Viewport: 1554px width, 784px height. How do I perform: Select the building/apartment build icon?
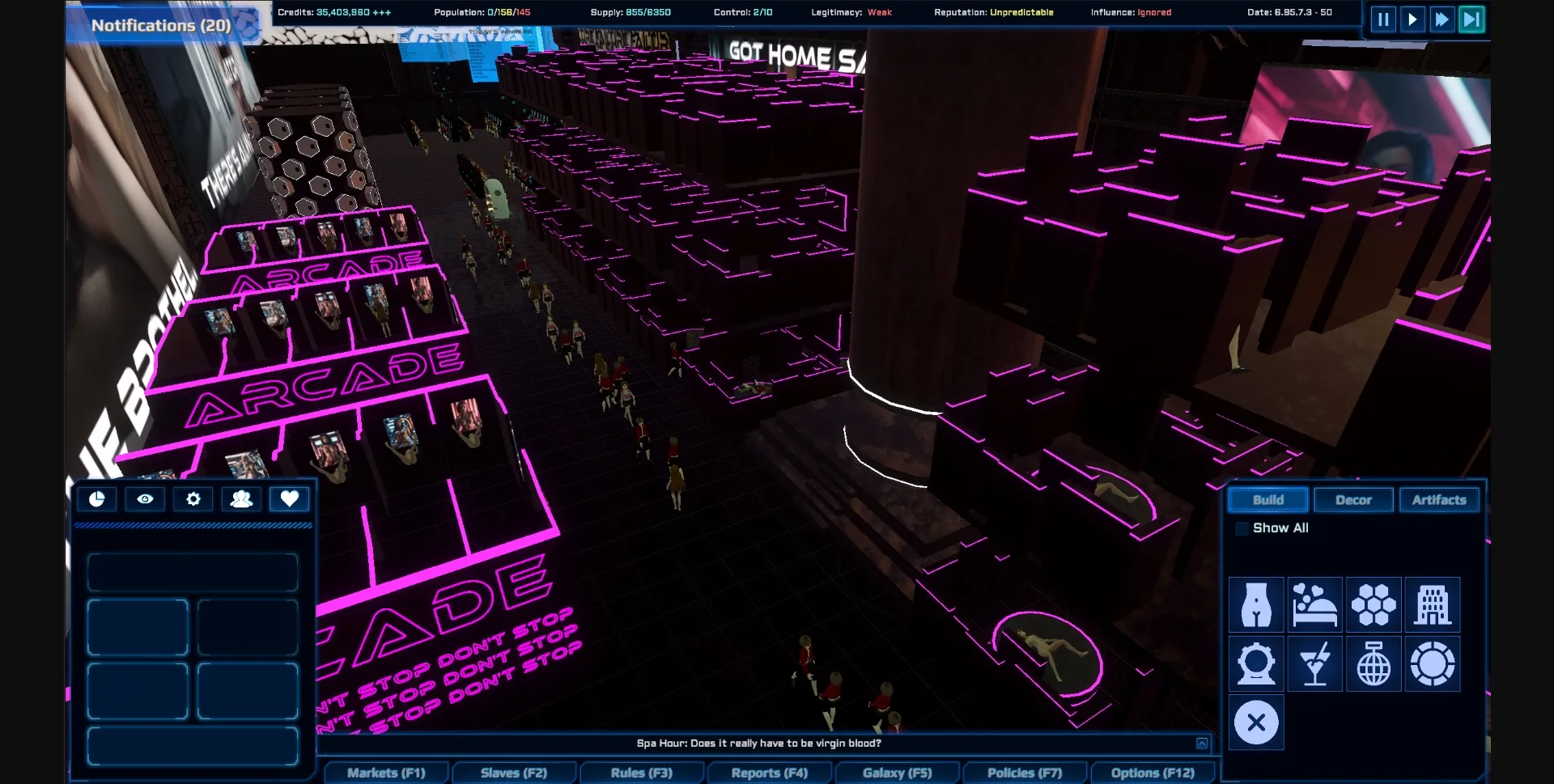[x=1433, y=605]
